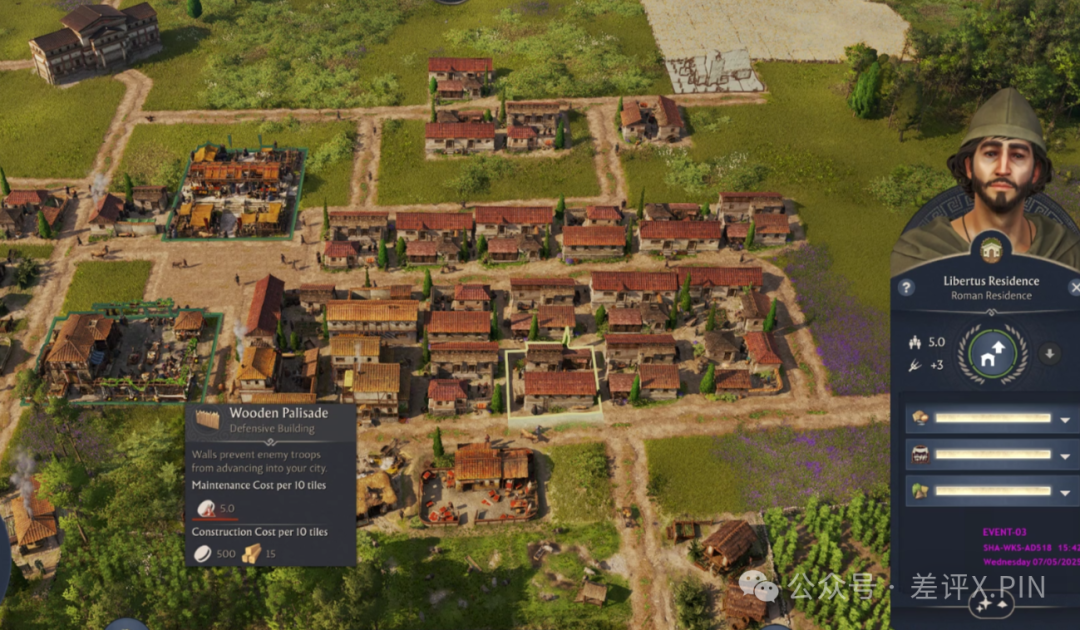Select the residence icon atop the info panel
1080x630 pixels.
[x=991, y=250]
